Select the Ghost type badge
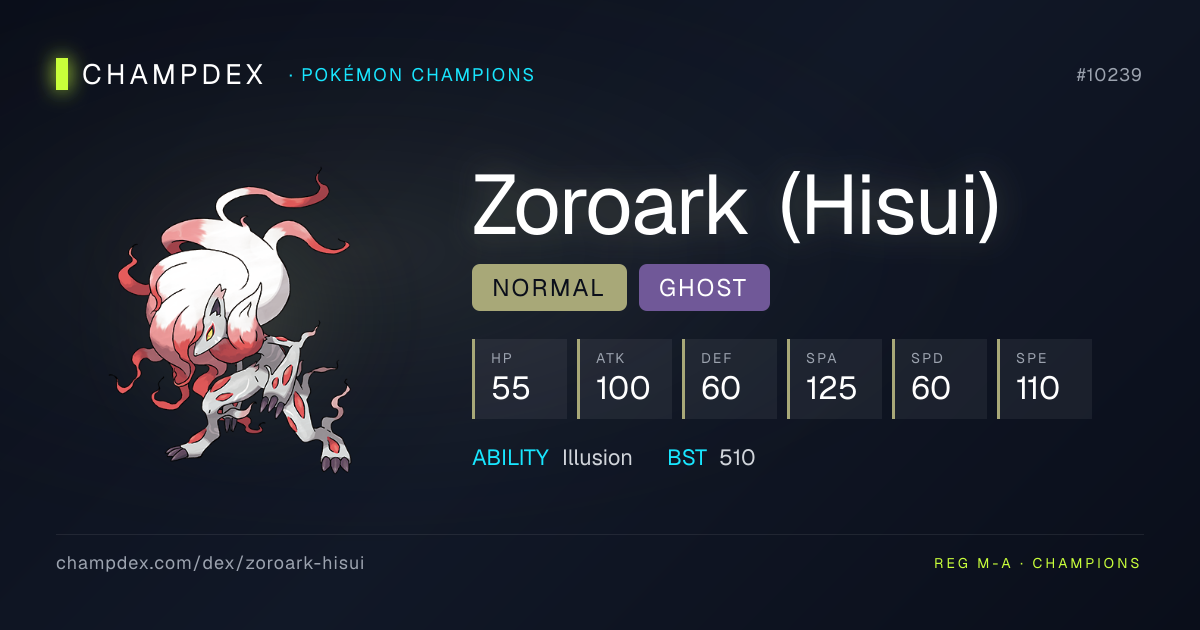 coord(704,288)
